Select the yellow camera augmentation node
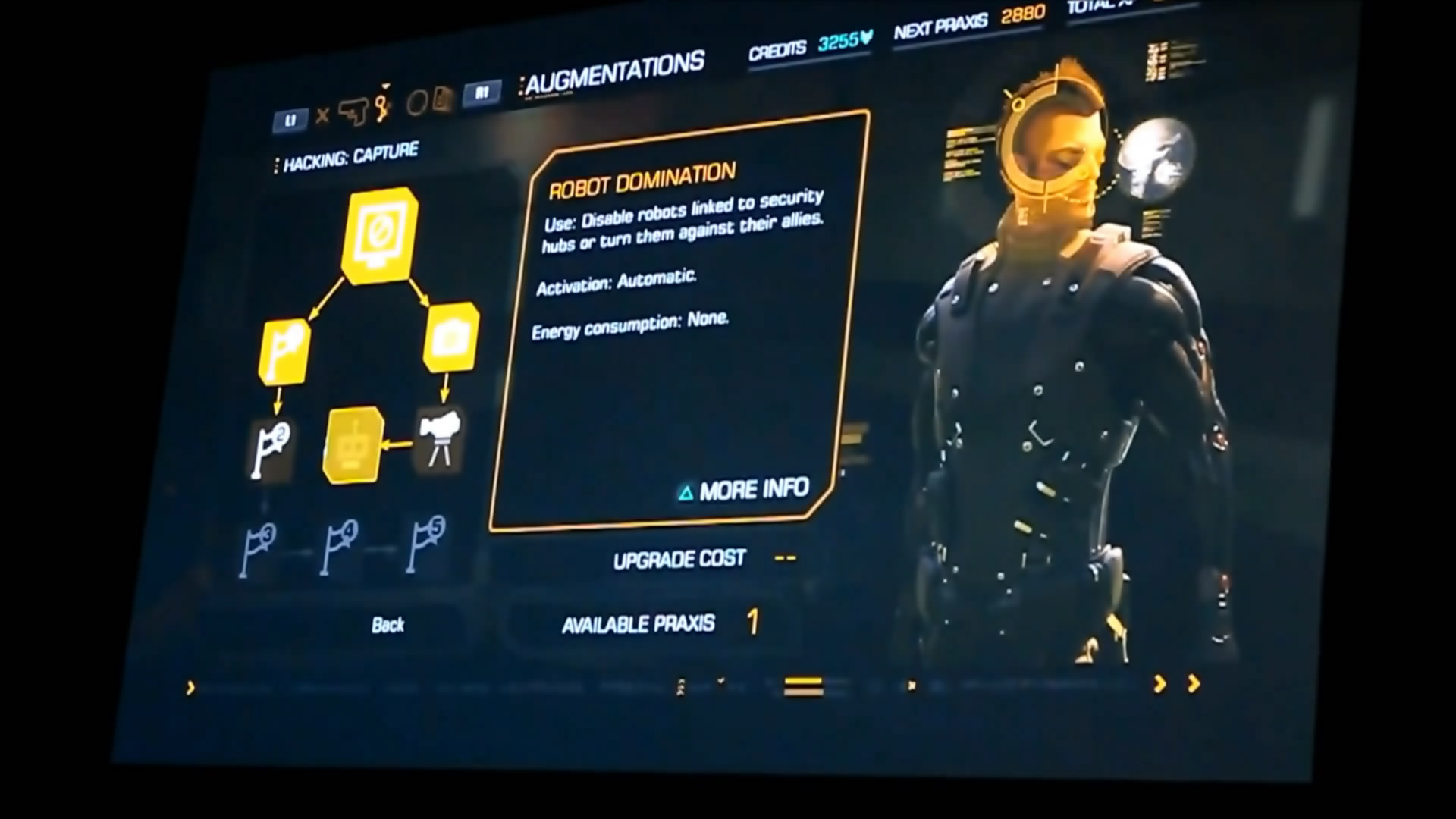The image size is (1456, 819). (x=450, y=337)
